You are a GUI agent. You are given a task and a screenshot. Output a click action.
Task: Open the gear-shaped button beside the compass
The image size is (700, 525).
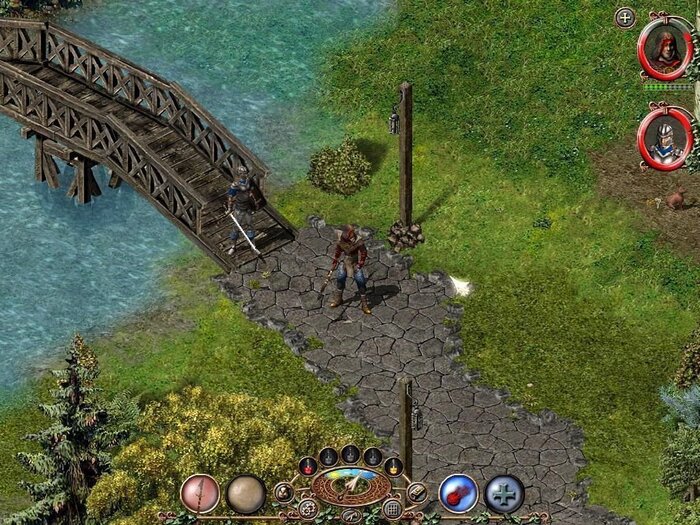click(x=309, y=508)
